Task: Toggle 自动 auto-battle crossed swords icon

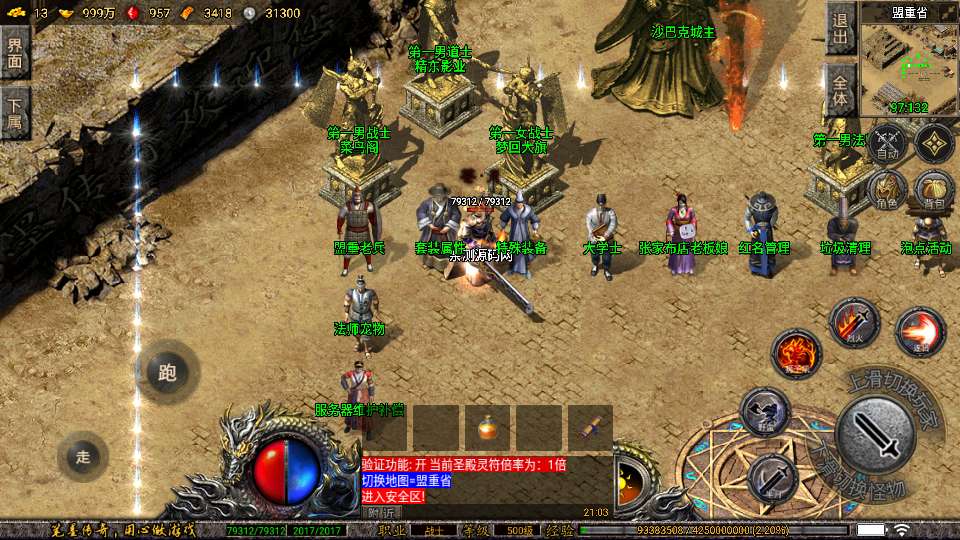Action: coord(887,144)
